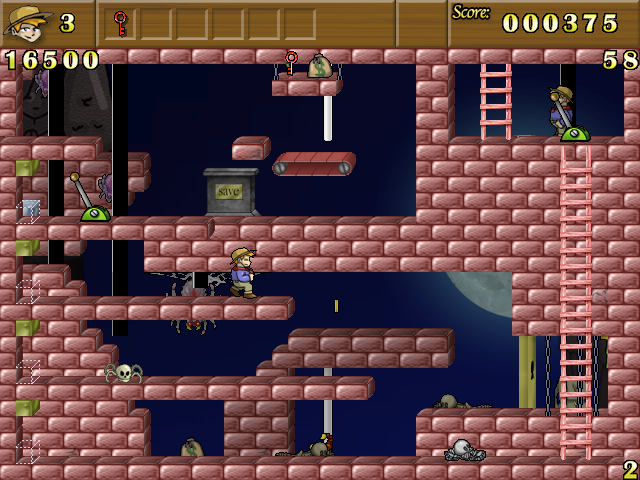640x480 pixels.
Task: Select the red key inventory slot
Action: [x=121, y=23]
